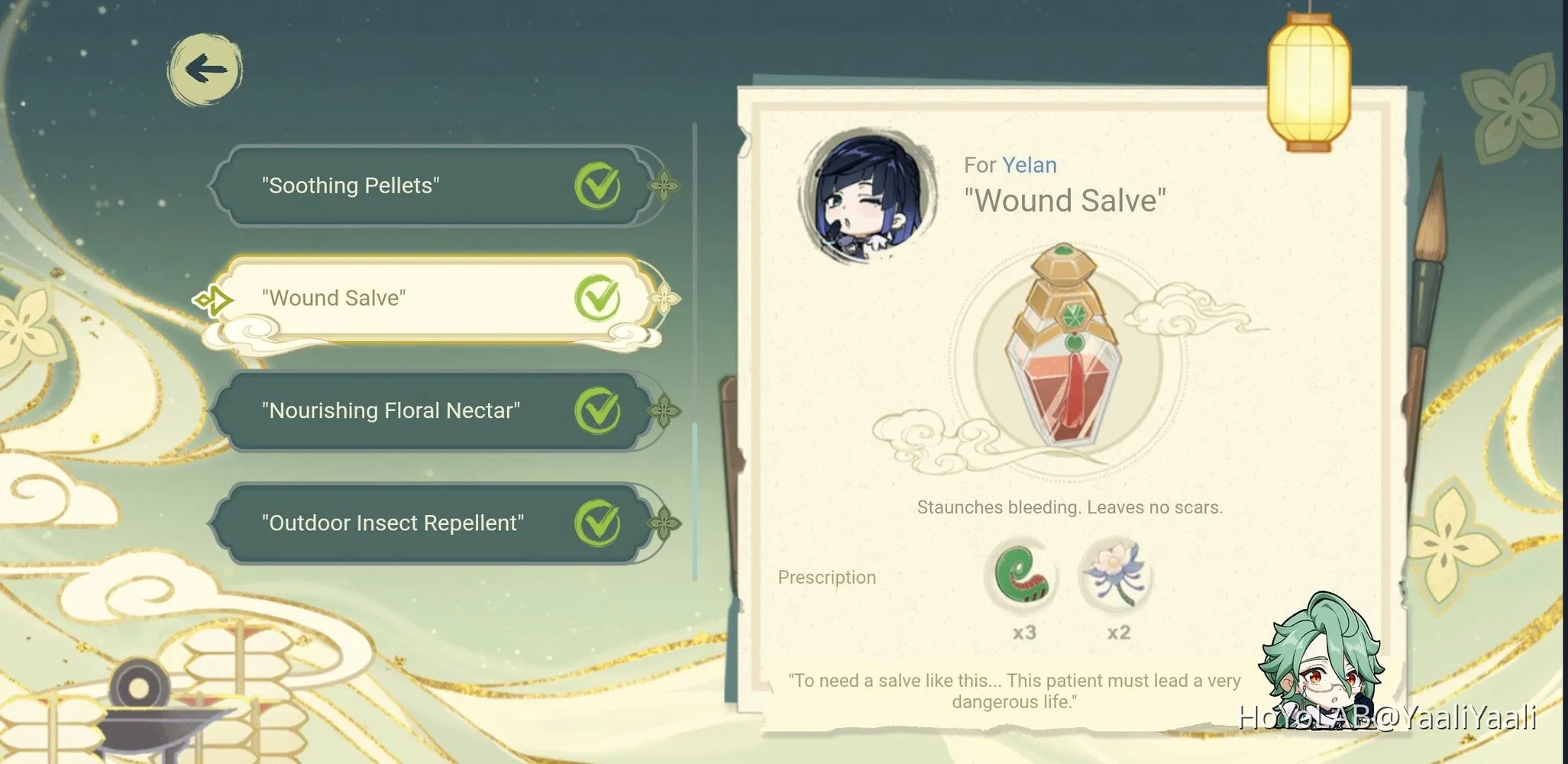Open the Yelan character link

click(x=1031, y=164)
